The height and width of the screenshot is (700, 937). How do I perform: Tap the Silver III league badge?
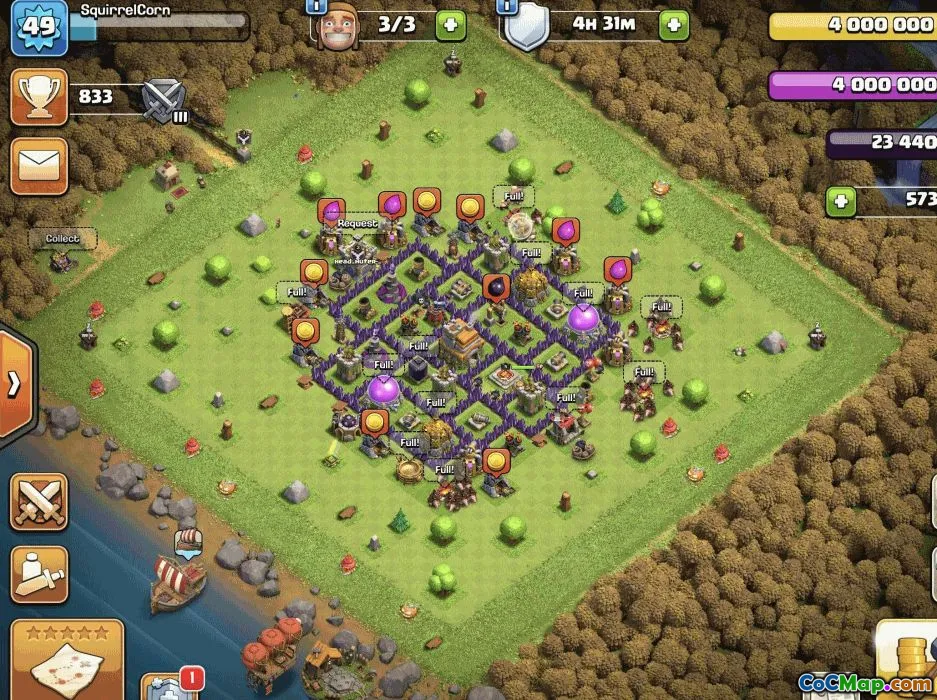coord(161,100)
